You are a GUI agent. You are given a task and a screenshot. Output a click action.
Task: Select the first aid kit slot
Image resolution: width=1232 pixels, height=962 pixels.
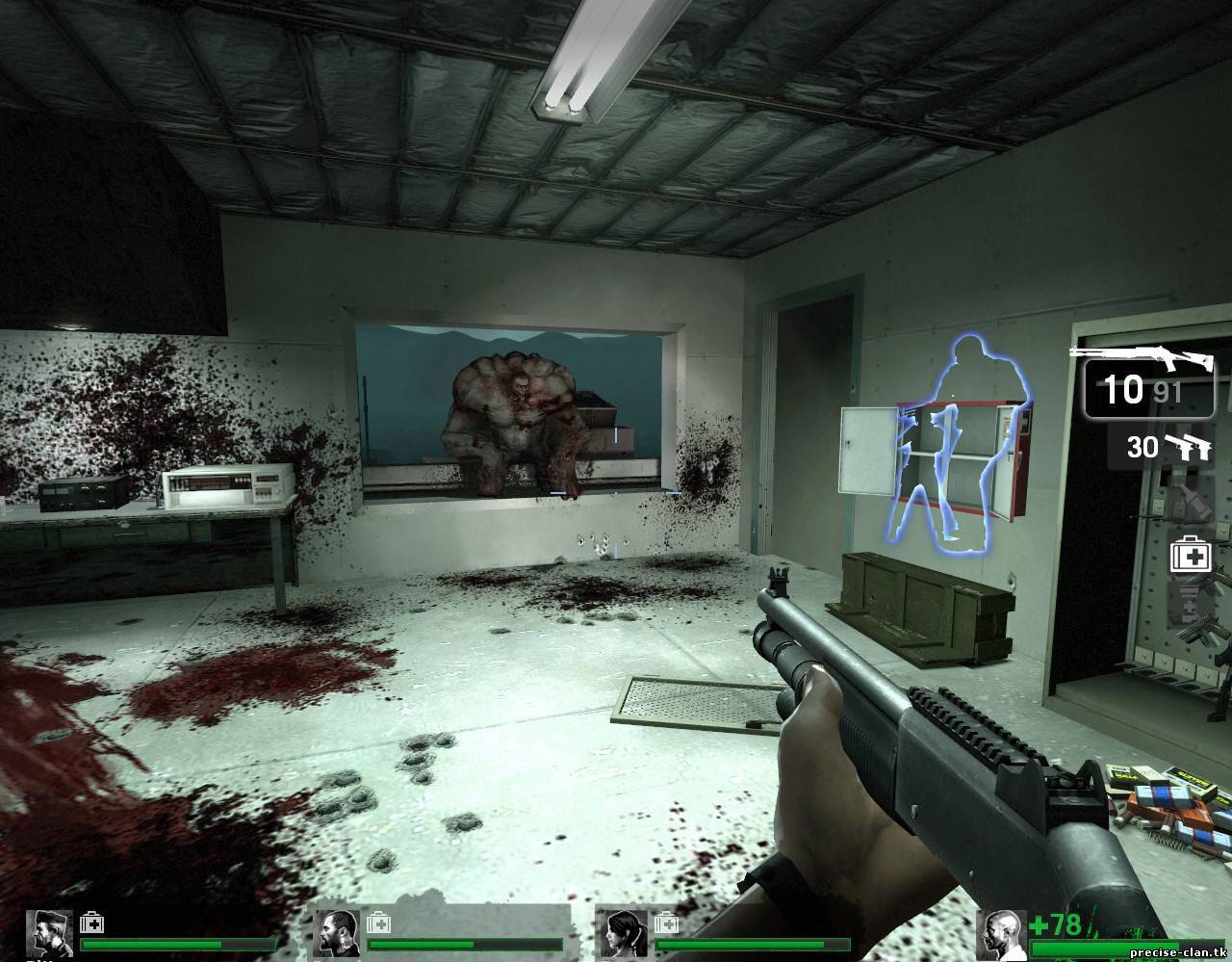1189,556
